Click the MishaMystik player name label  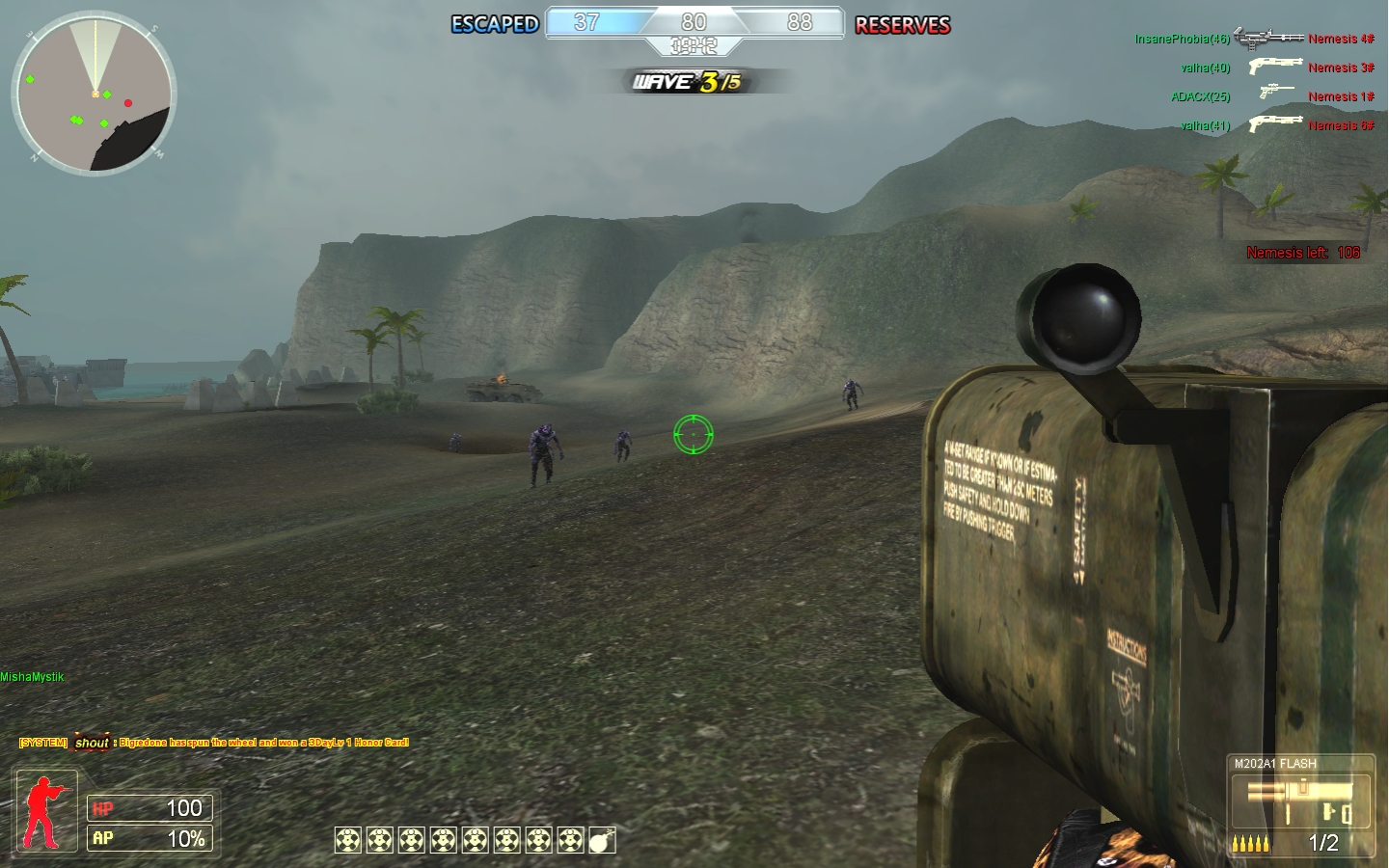point(33,677)
